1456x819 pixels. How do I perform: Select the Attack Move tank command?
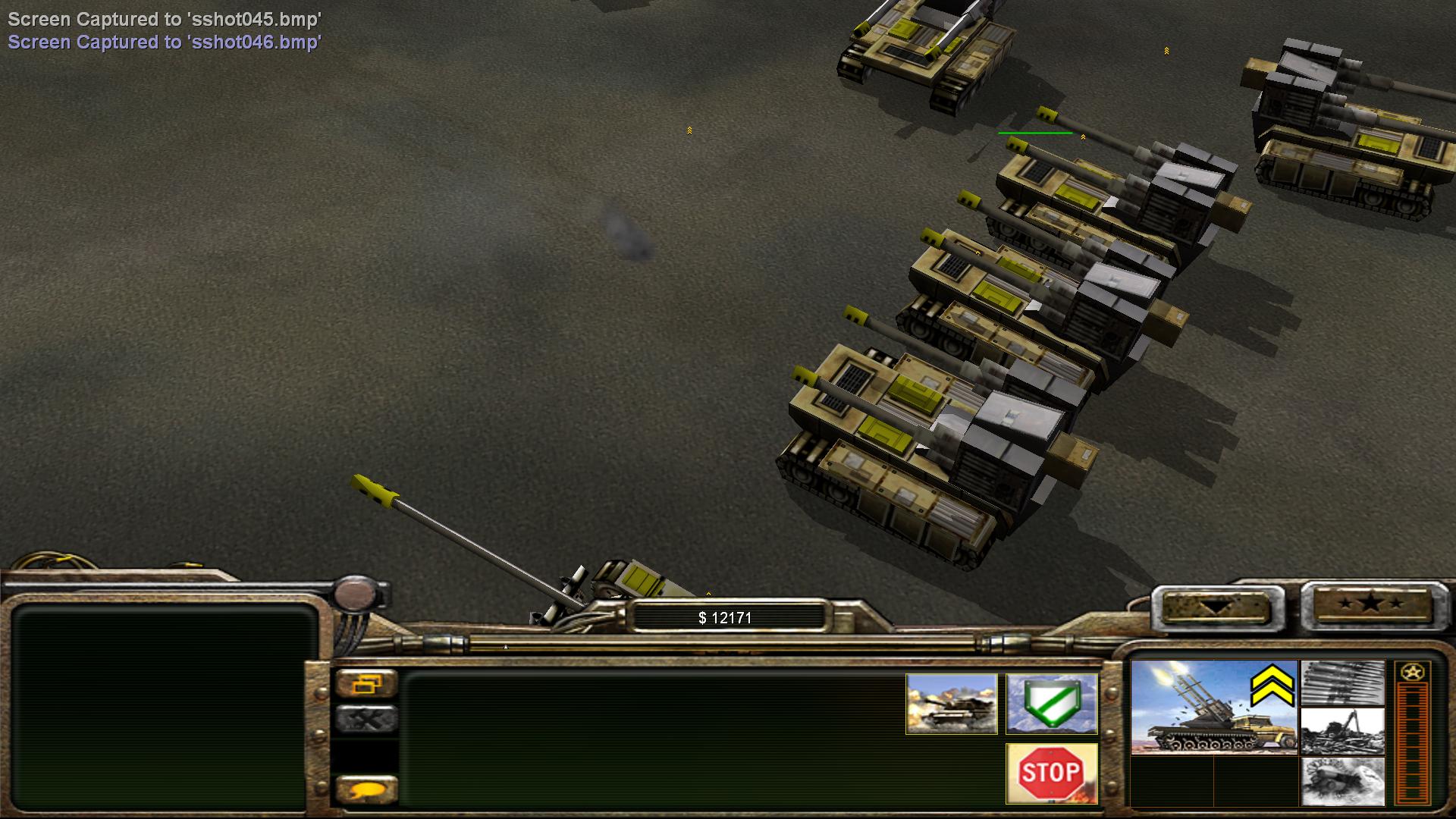(951, 704)
